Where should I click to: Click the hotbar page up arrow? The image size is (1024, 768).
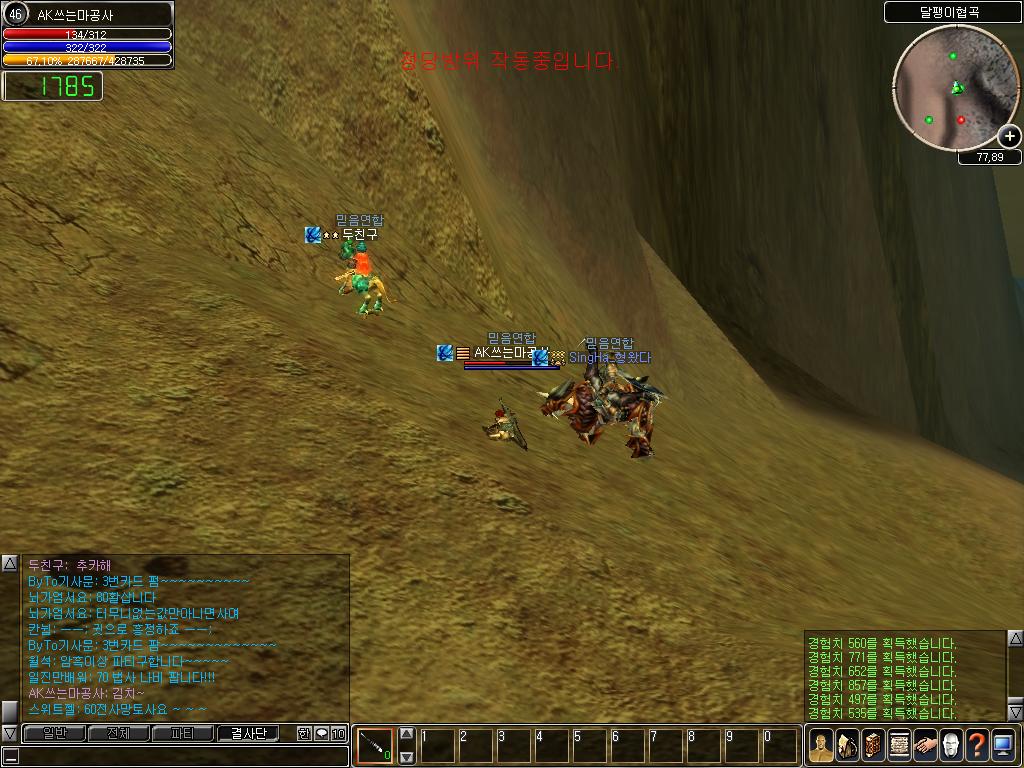click(406, 734)
